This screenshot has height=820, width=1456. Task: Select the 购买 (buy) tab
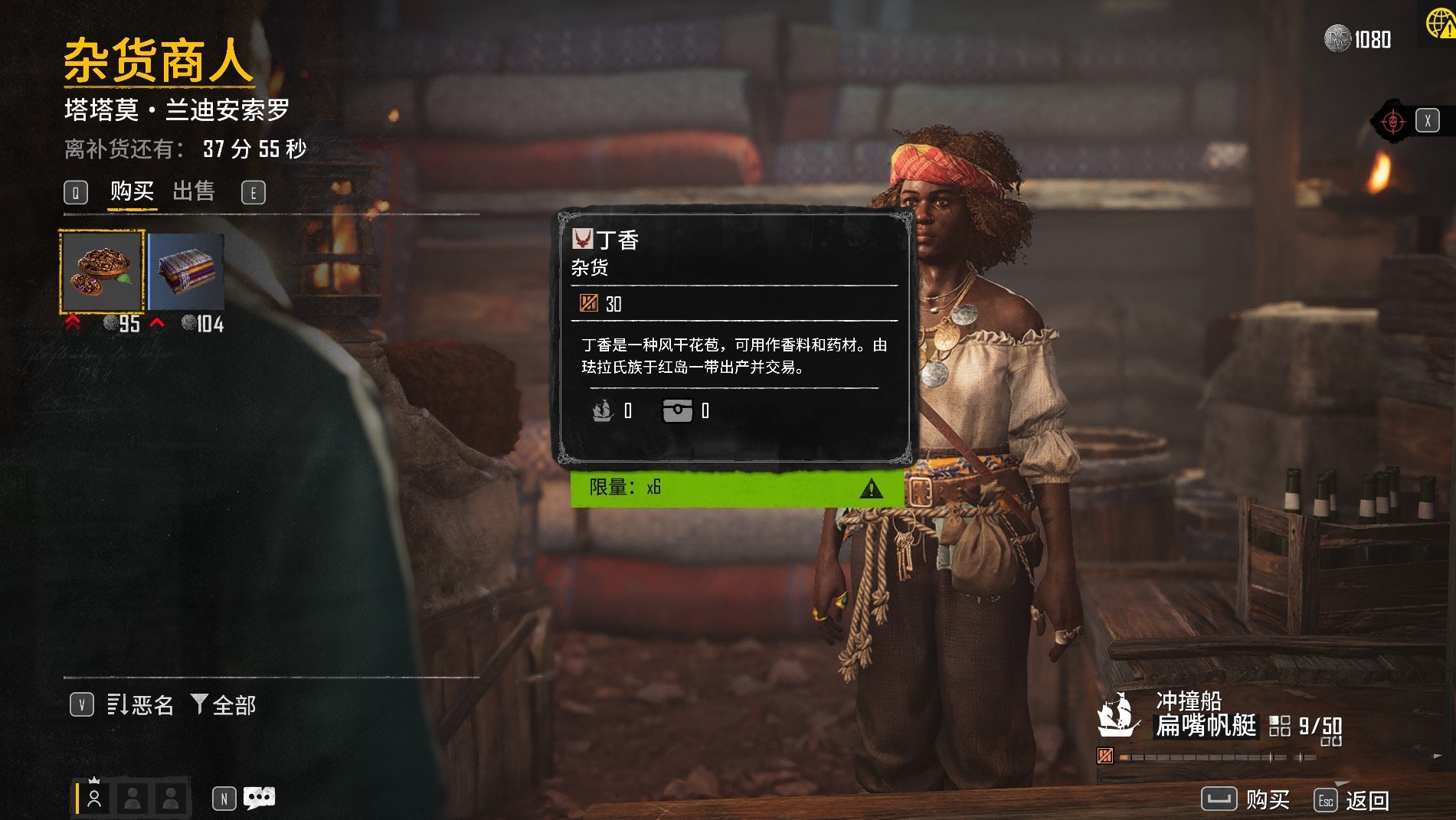point(132,191)
